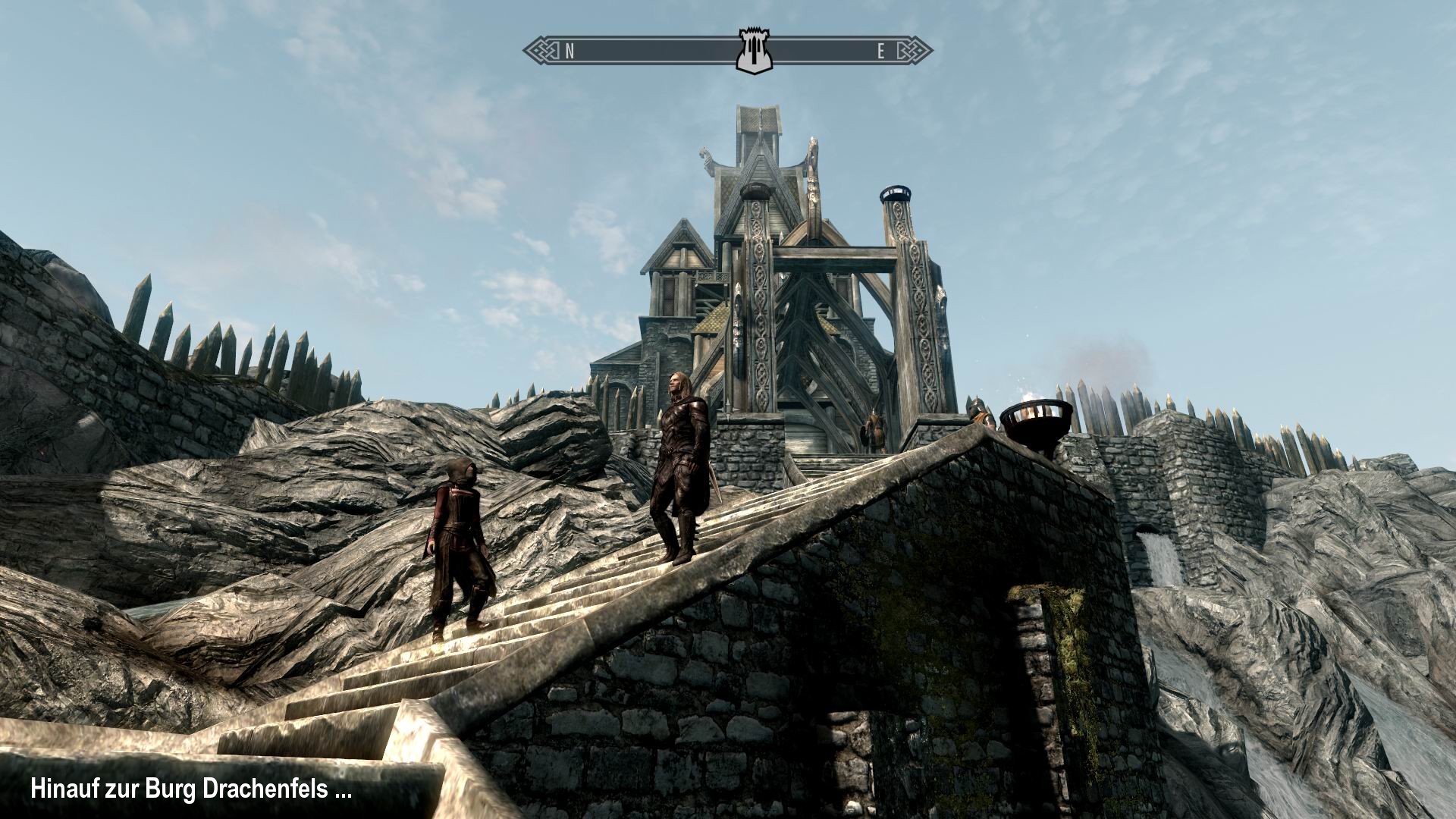Click the guard standing near the castle gate

pos(873,428)
